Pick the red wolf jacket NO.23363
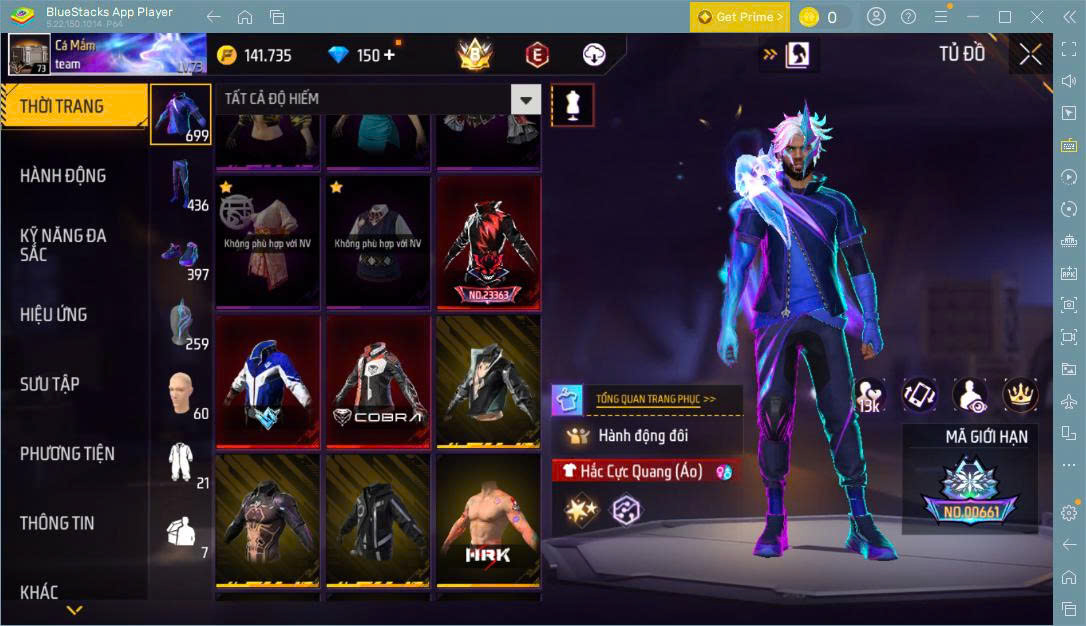The image size is (1086, 626). click(x=488, y=243)
